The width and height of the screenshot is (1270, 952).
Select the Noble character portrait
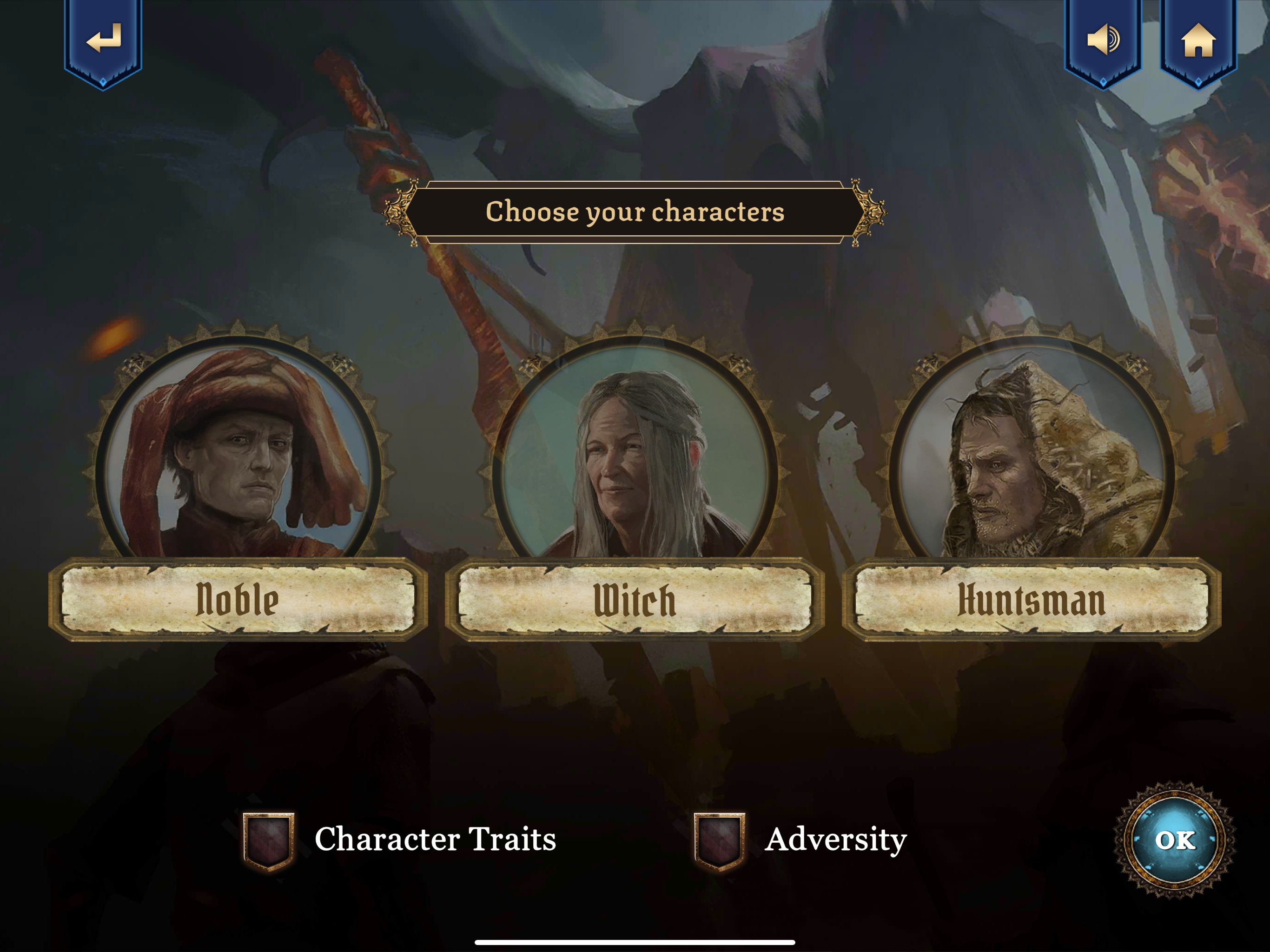pos(238,454)
